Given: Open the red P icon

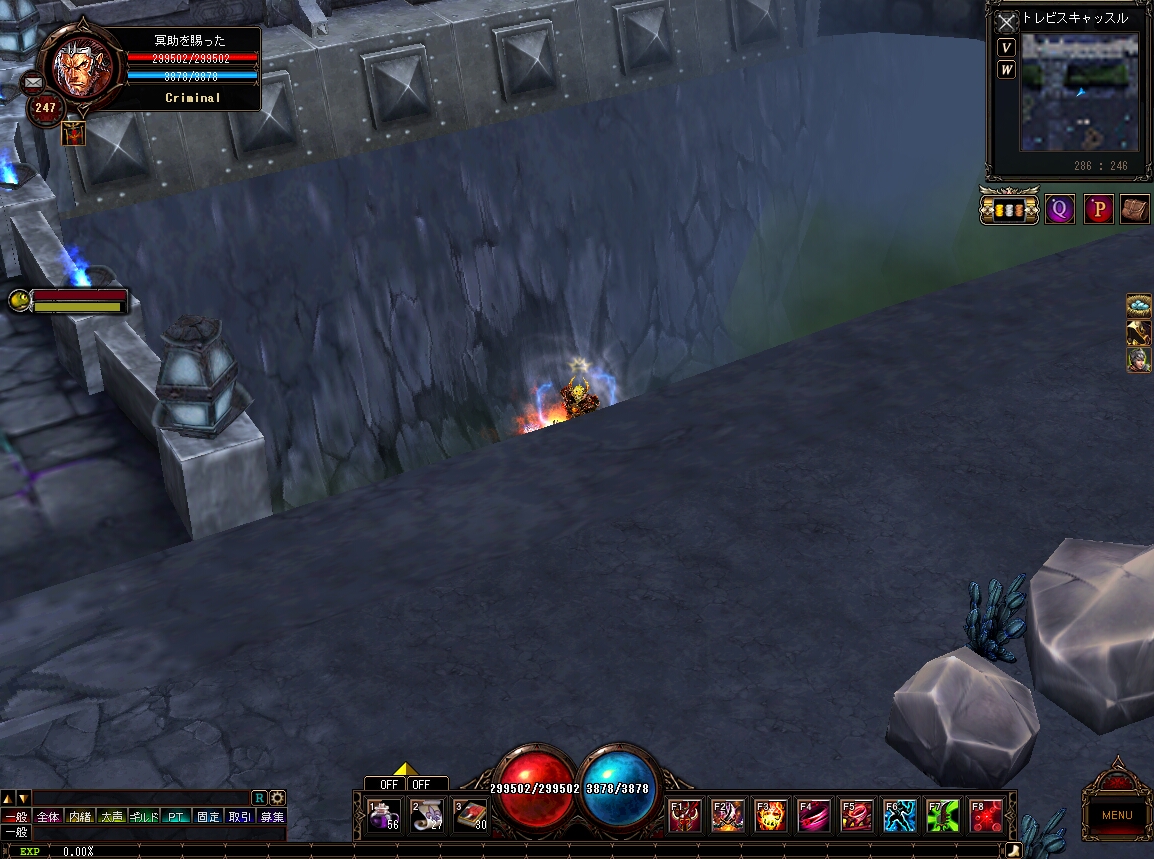Looking at the screenshot, I should (x=1098, y=209).
